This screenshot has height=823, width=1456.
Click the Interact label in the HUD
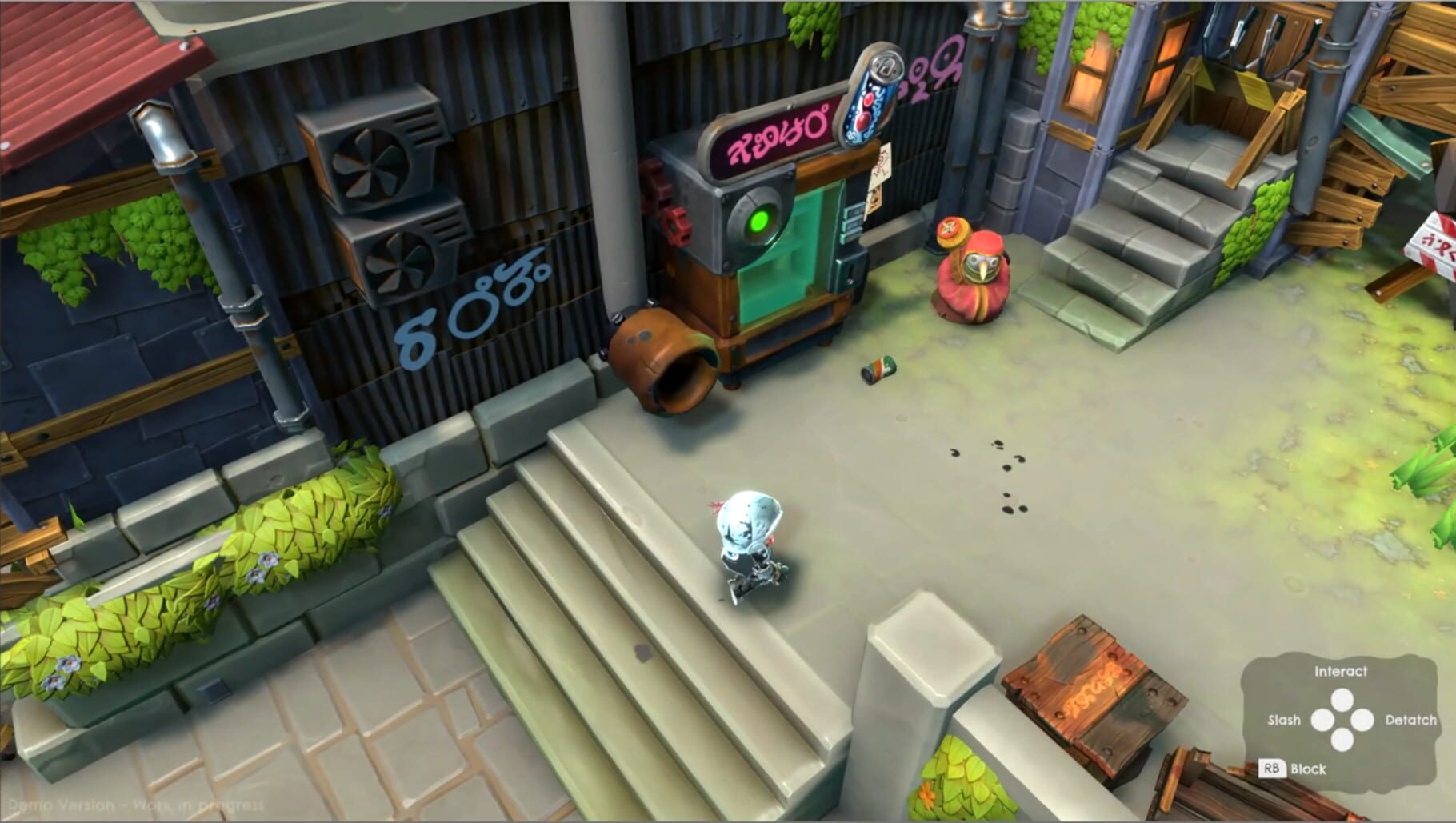pyautogui.click(x=1341, y=672)
